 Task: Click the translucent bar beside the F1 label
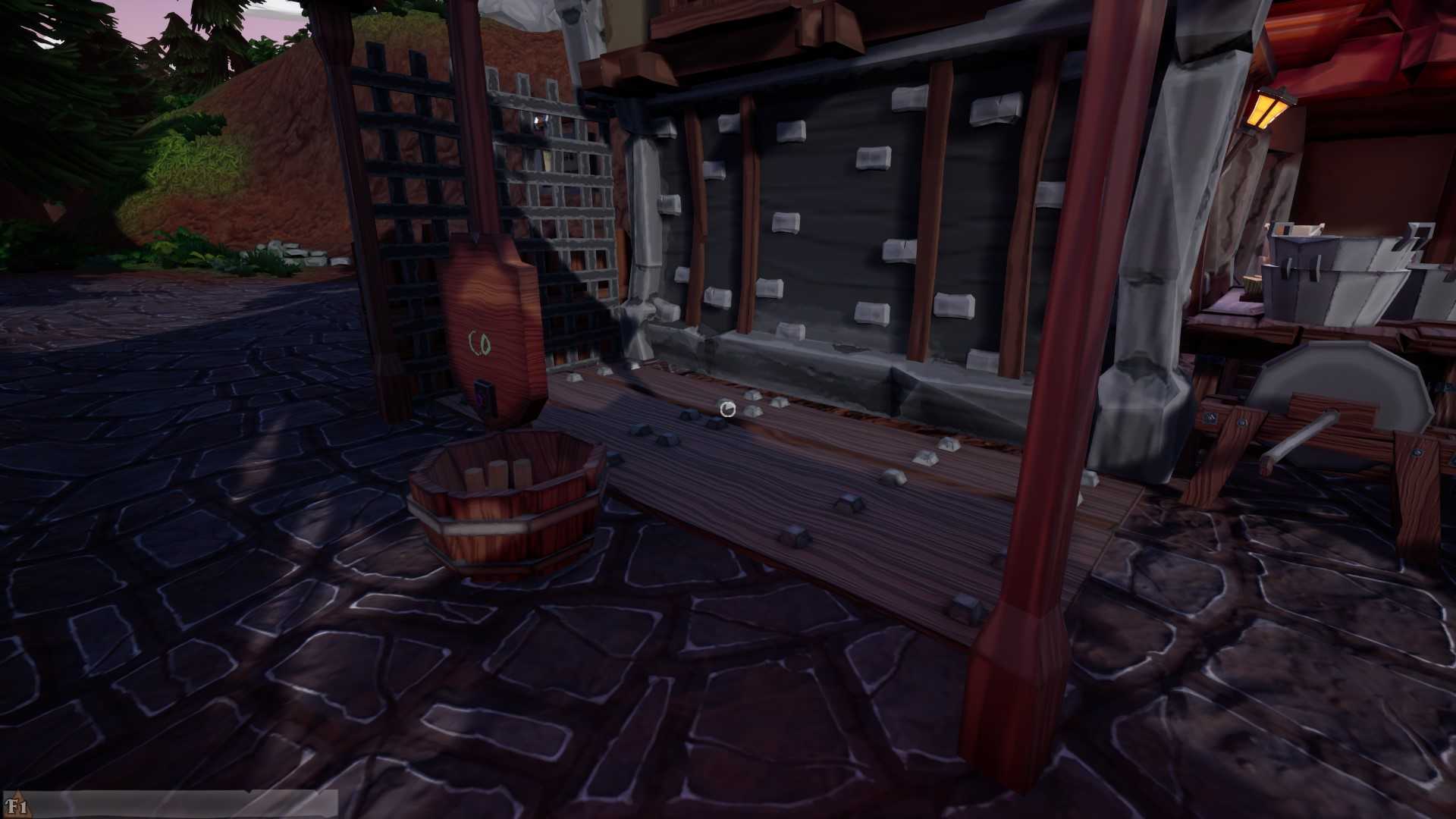coord(182,804)
